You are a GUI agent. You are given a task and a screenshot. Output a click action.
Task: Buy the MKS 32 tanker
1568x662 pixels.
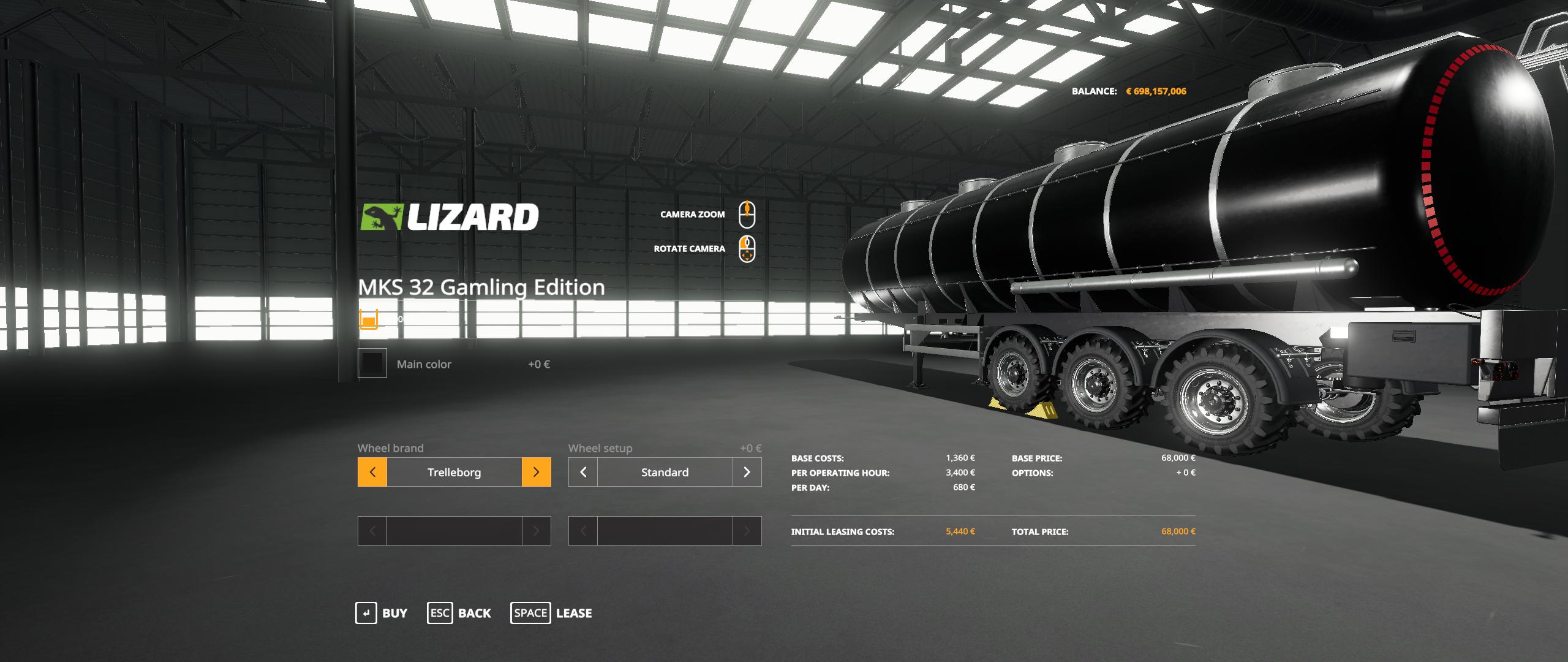382,613
